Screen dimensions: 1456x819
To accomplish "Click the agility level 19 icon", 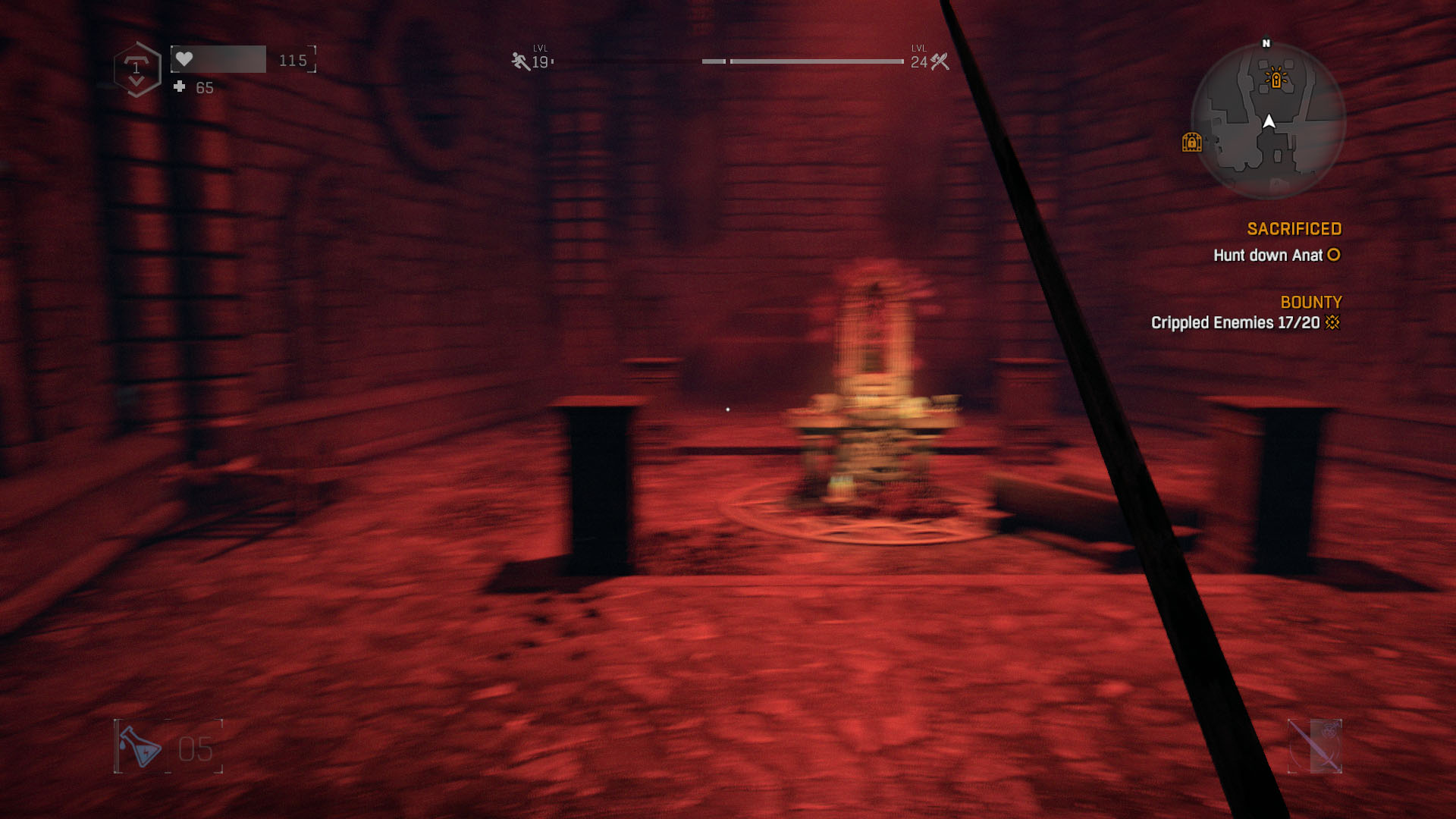I will [520, 61].
